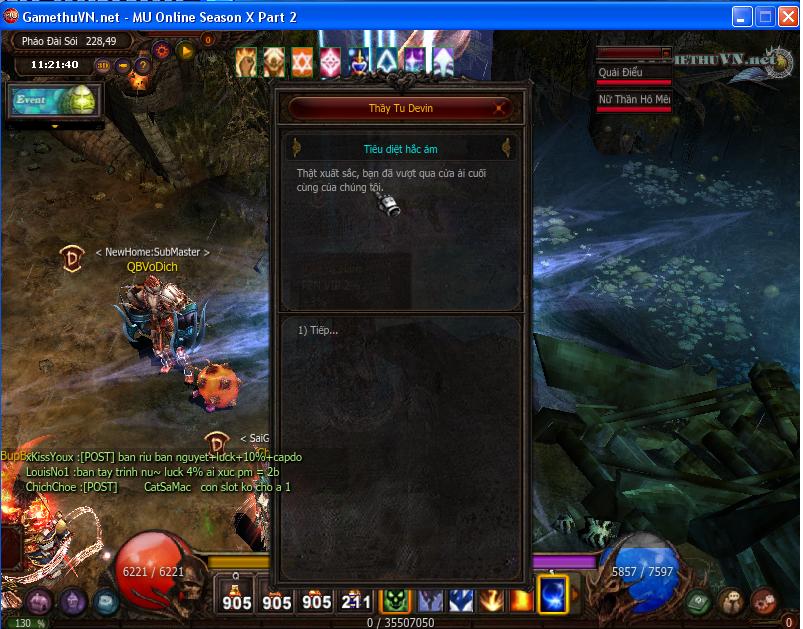Select the glowing blue orb skill slot
The width and height of the screenshot is (803, 629).
click(x=553, y=595)
